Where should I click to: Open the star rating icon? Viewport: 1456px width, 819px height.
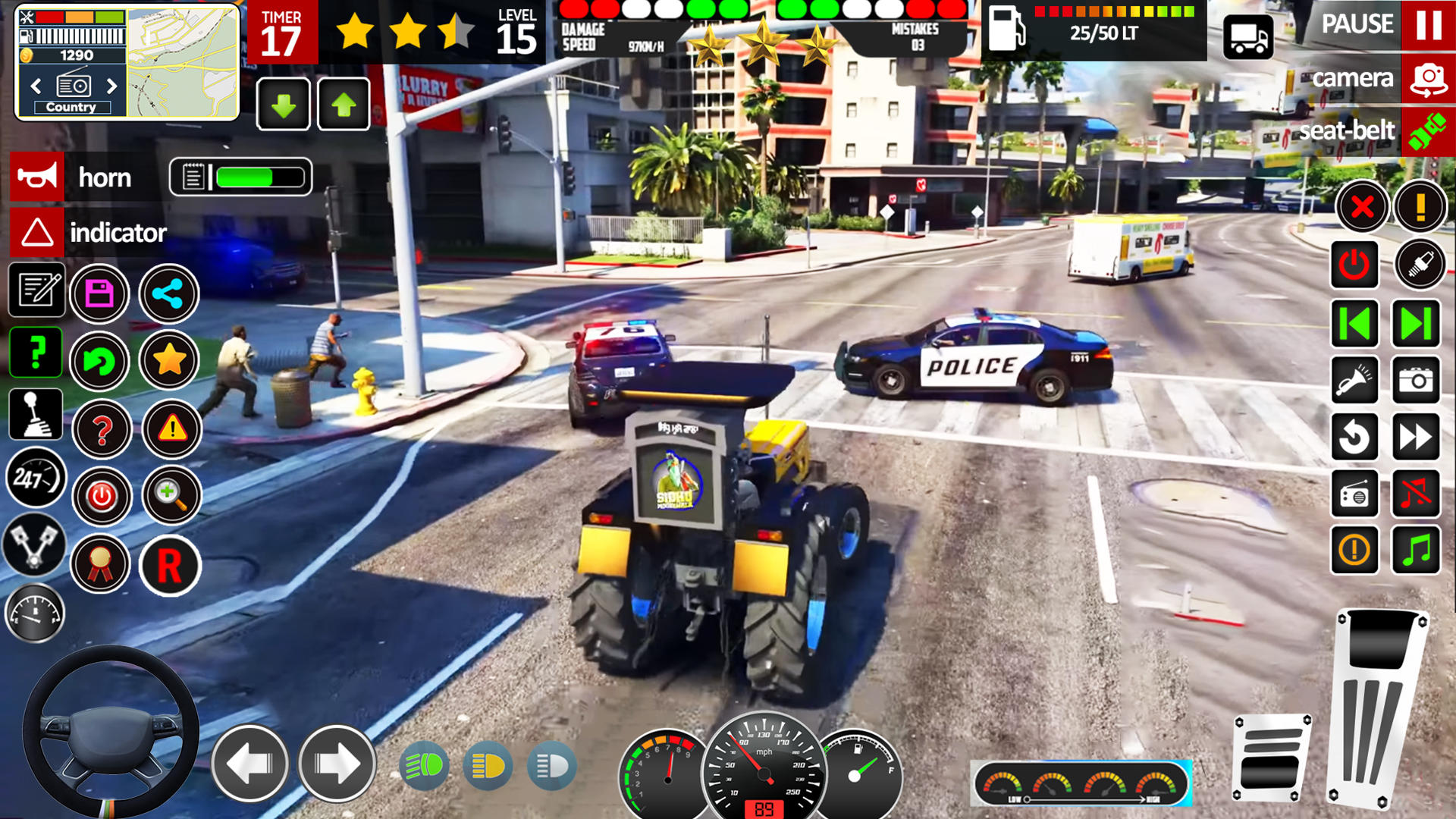click(x=171, y=362)
